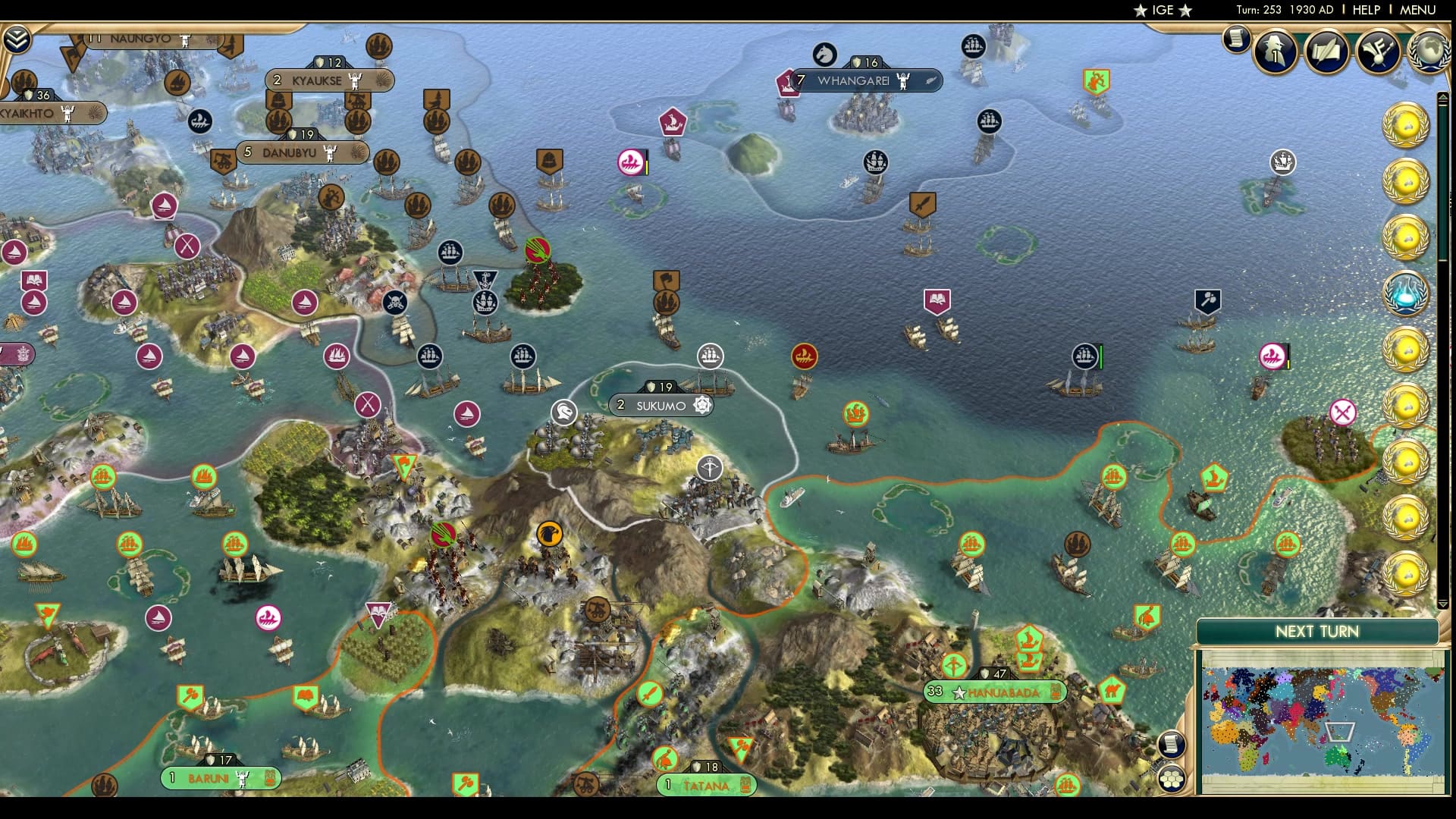Open the Hanuabada capital city banner
The width and height of the screenshot is (1456, 819).
pos(1002,692)
